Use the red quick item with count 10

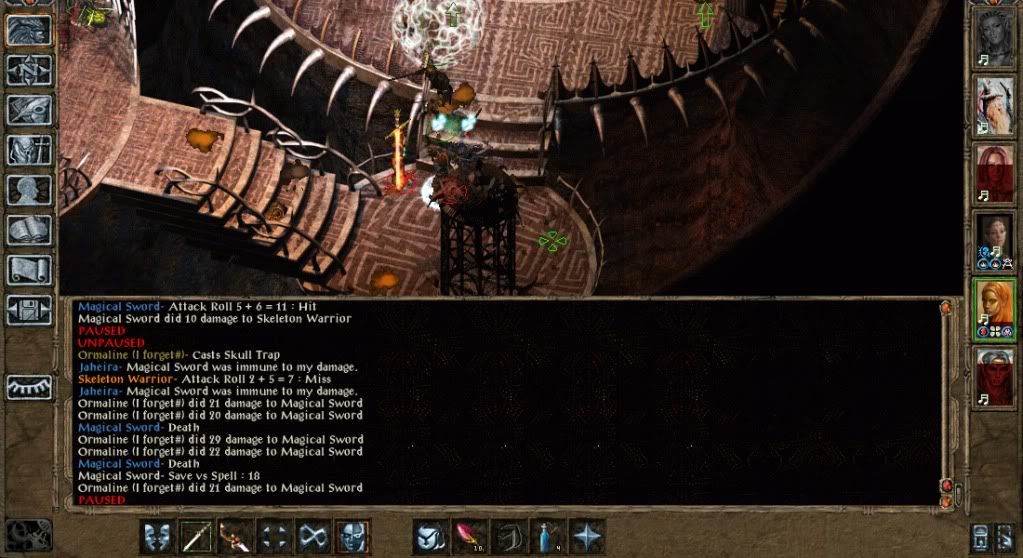point(470,536)
